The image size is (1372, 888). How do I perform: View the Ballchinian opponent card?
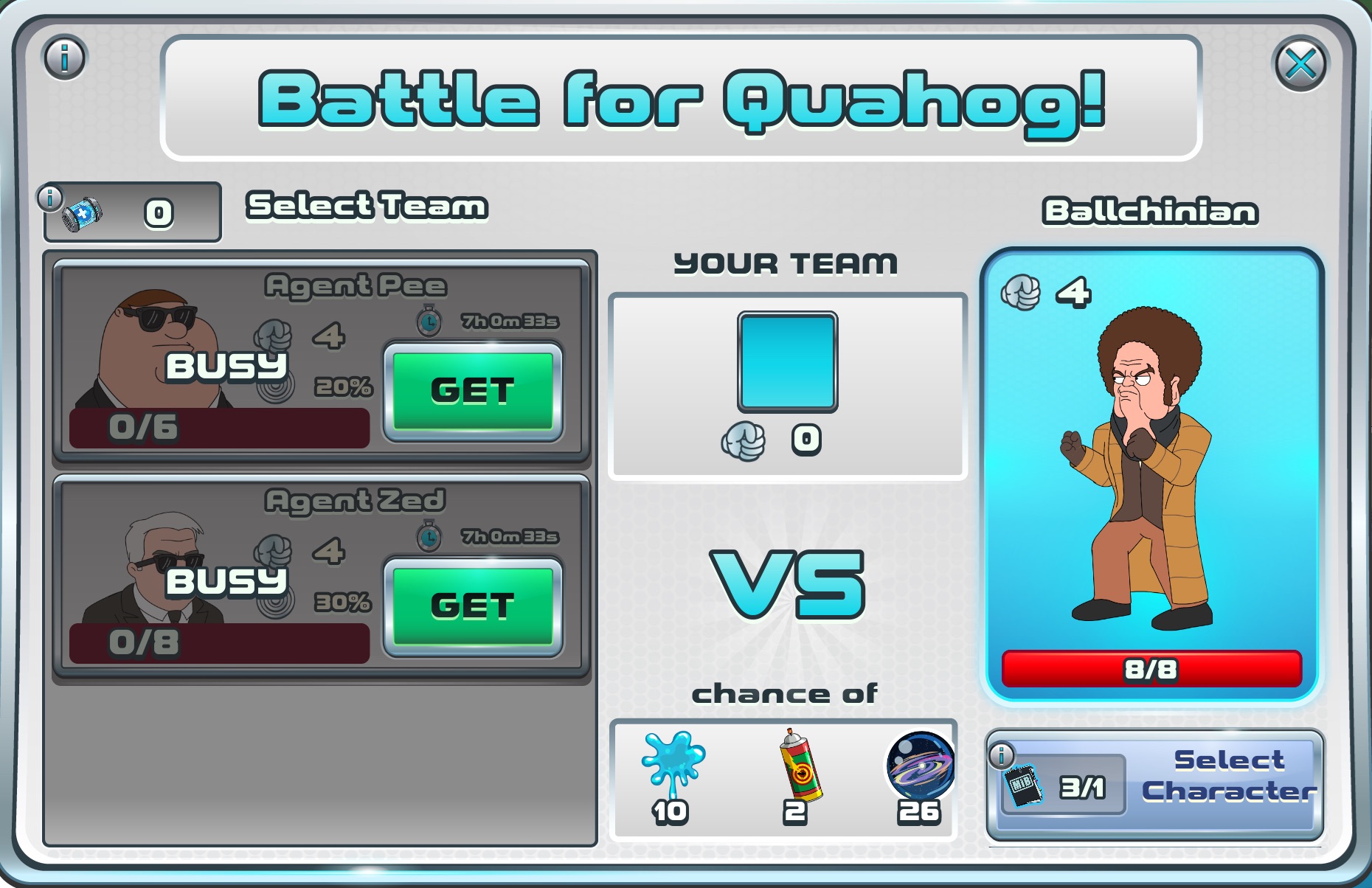click(x=1151, y=472)
